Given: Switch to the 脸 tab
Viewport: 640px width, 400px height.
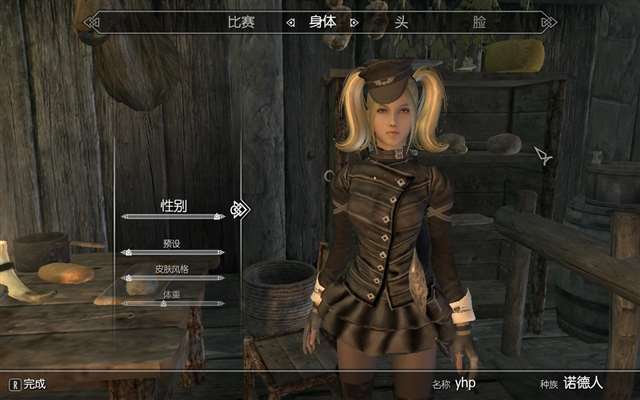Looking at the screenshot, I should (478, 21).
